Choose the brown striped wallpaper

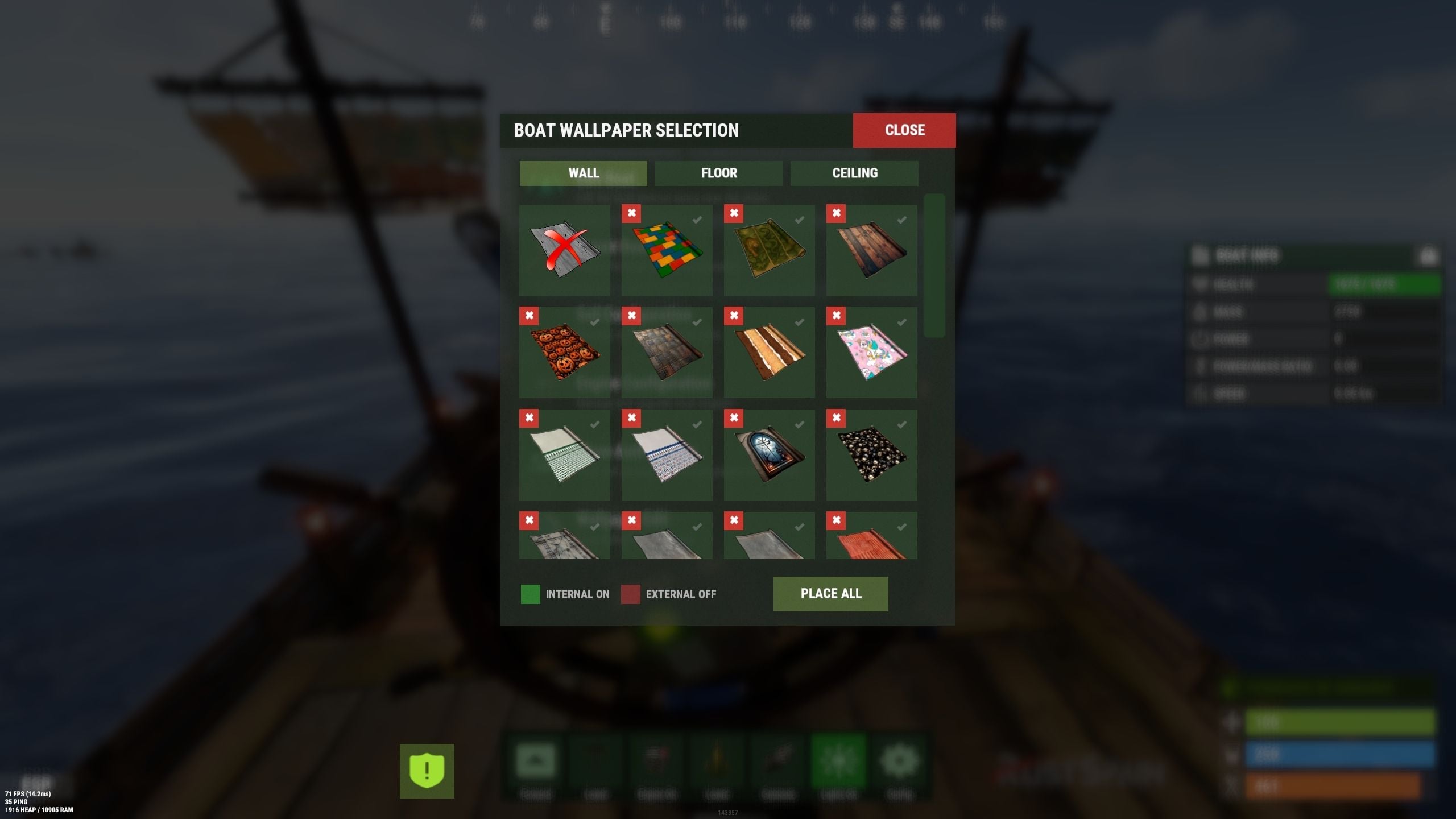pos(769,353)
